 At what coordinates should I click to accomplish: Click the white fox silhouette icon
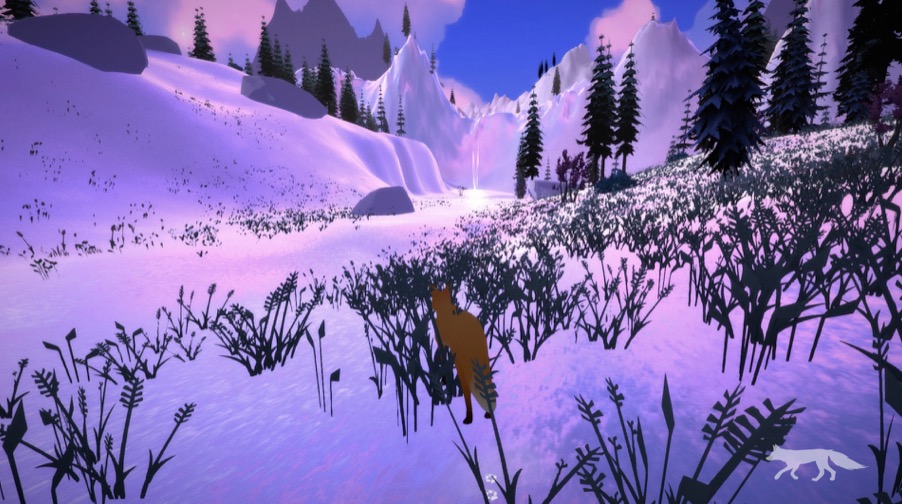tap(815, 461)
